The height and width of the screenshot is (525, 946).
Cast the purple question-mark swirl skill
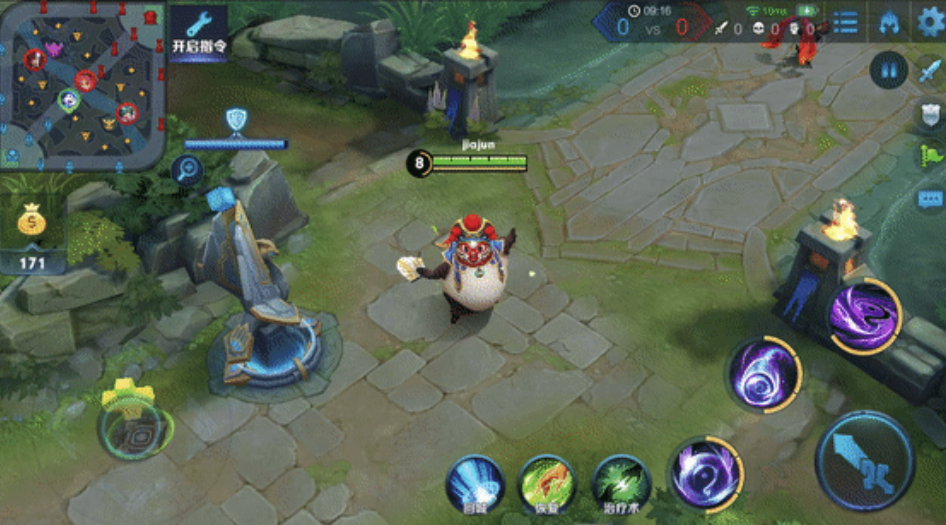(704, 473)
